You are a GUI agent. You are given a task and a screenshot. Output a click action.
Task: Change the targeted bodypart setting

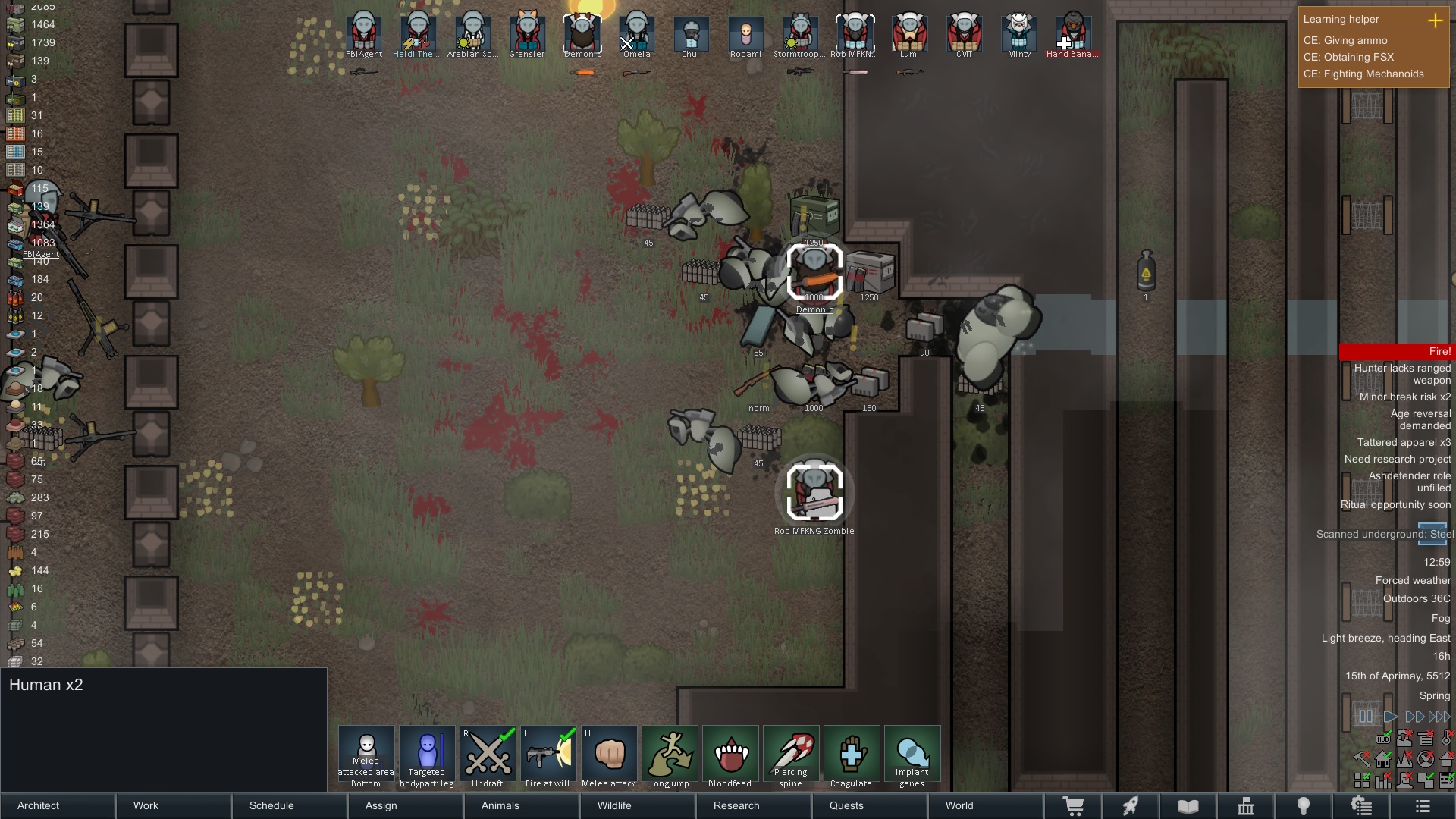427,756
